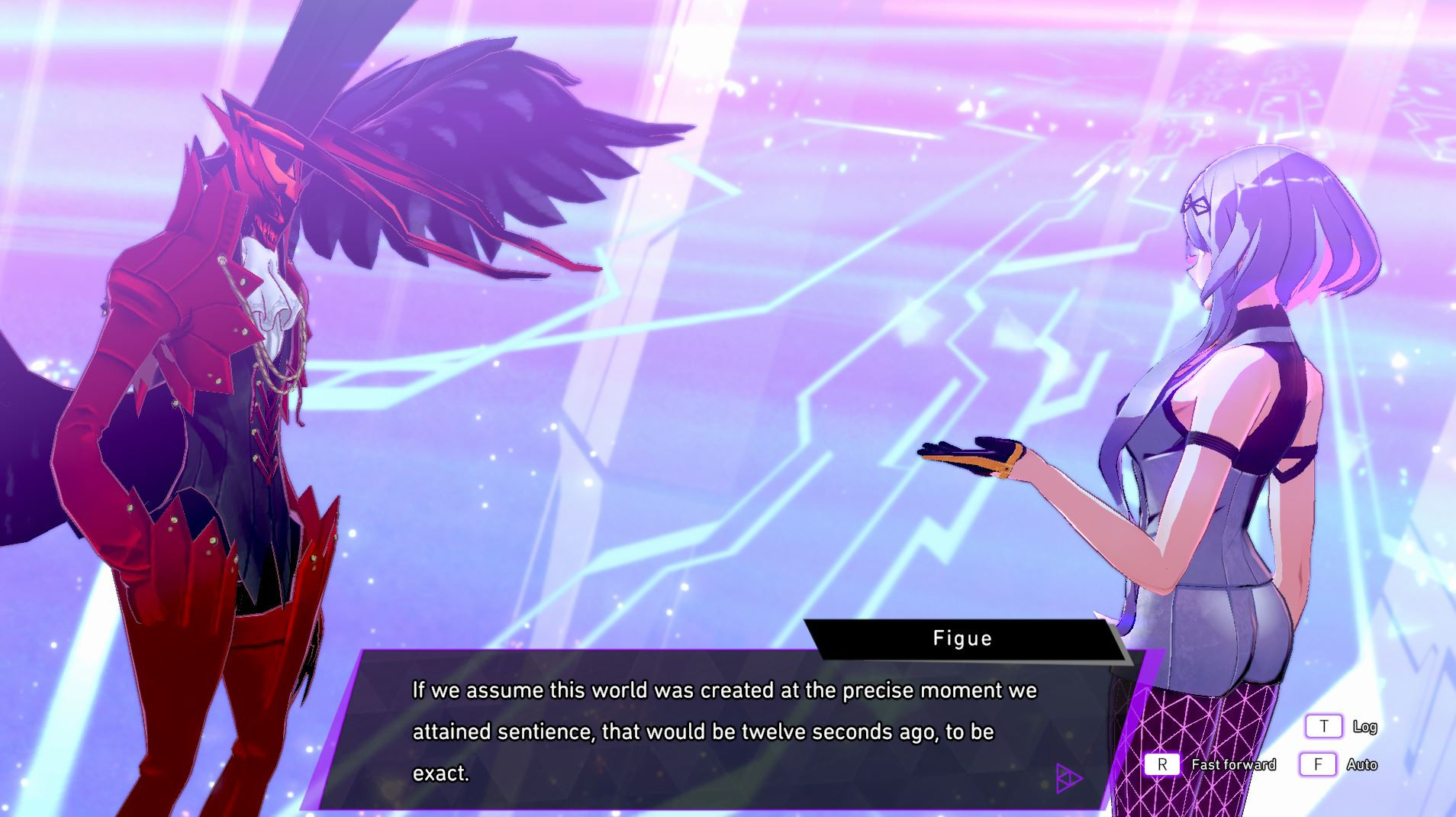
Task: Advance dialogue with the purple arrow indicator
Action: pyautogui.click(x=1068, y=778)
